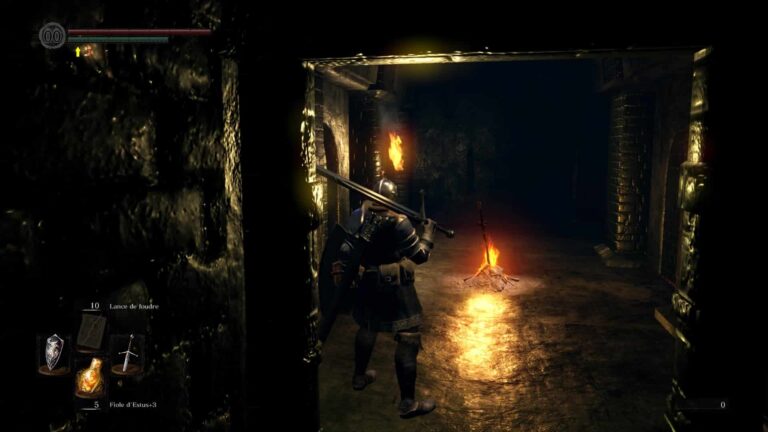The image size is (768, 432).
Task: Click the equipped shield slot
Action: point(54,351)
